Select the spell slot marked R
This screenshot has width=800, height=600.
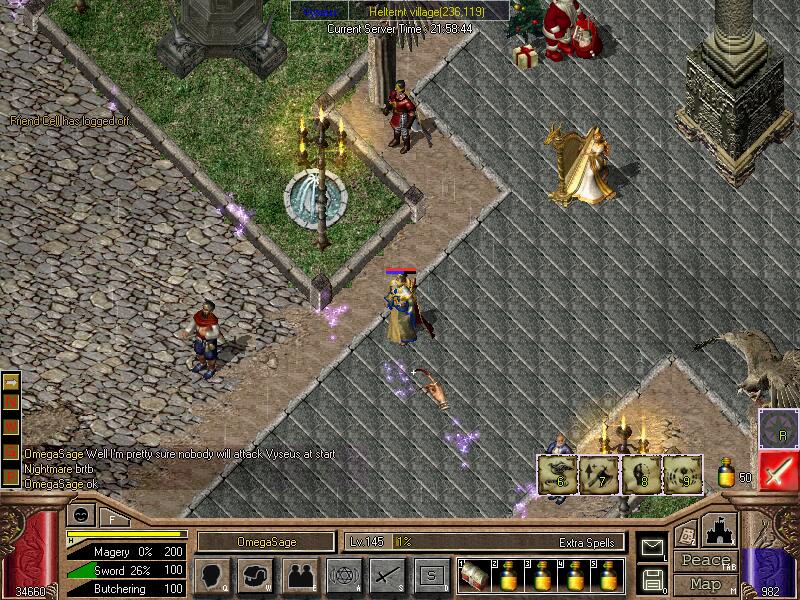778,428
